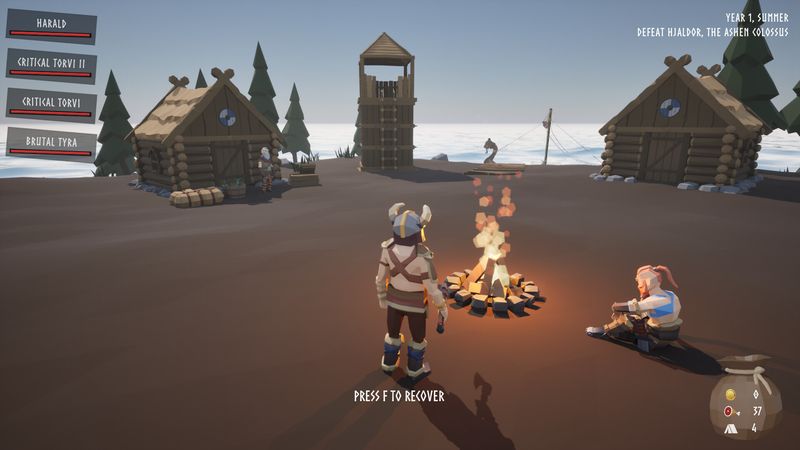Image resolution: width=800 pixels, height=450 pixels.
Task: Open the resource bag icon
Action: pos(745,398)
